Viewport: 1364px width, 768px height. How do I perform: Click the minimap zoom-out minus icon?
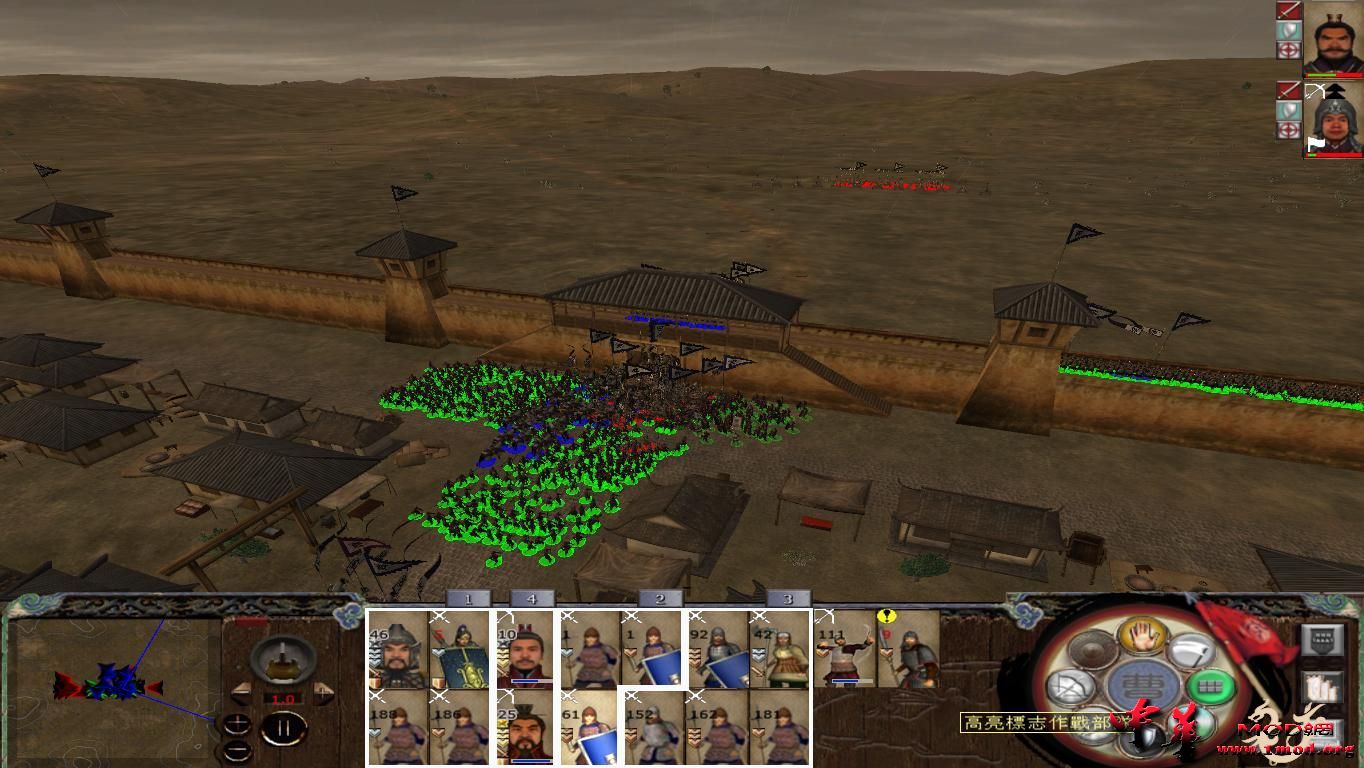tap(238, 750)
